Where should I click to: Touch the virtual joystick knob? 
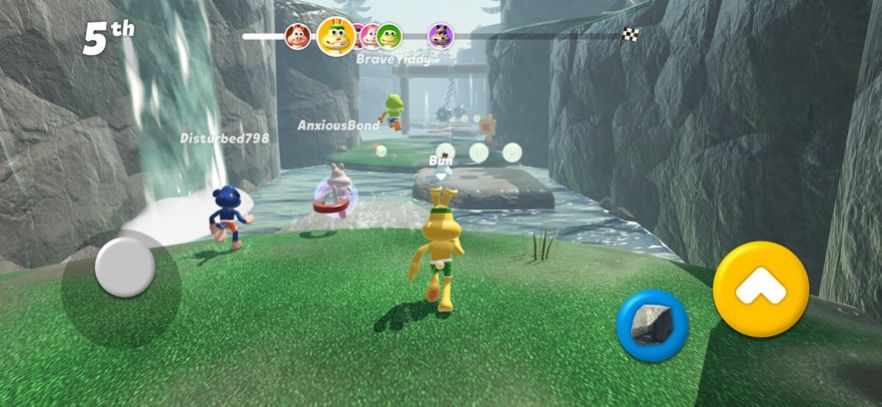click(125, 267)
